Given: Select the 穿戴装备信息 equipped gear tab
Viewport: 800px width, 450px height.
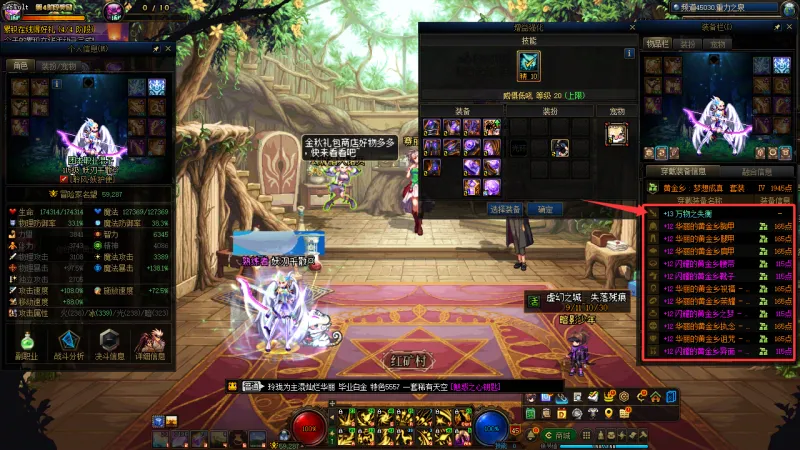Looking at the screenshot, I should click(x=683, y=172).
